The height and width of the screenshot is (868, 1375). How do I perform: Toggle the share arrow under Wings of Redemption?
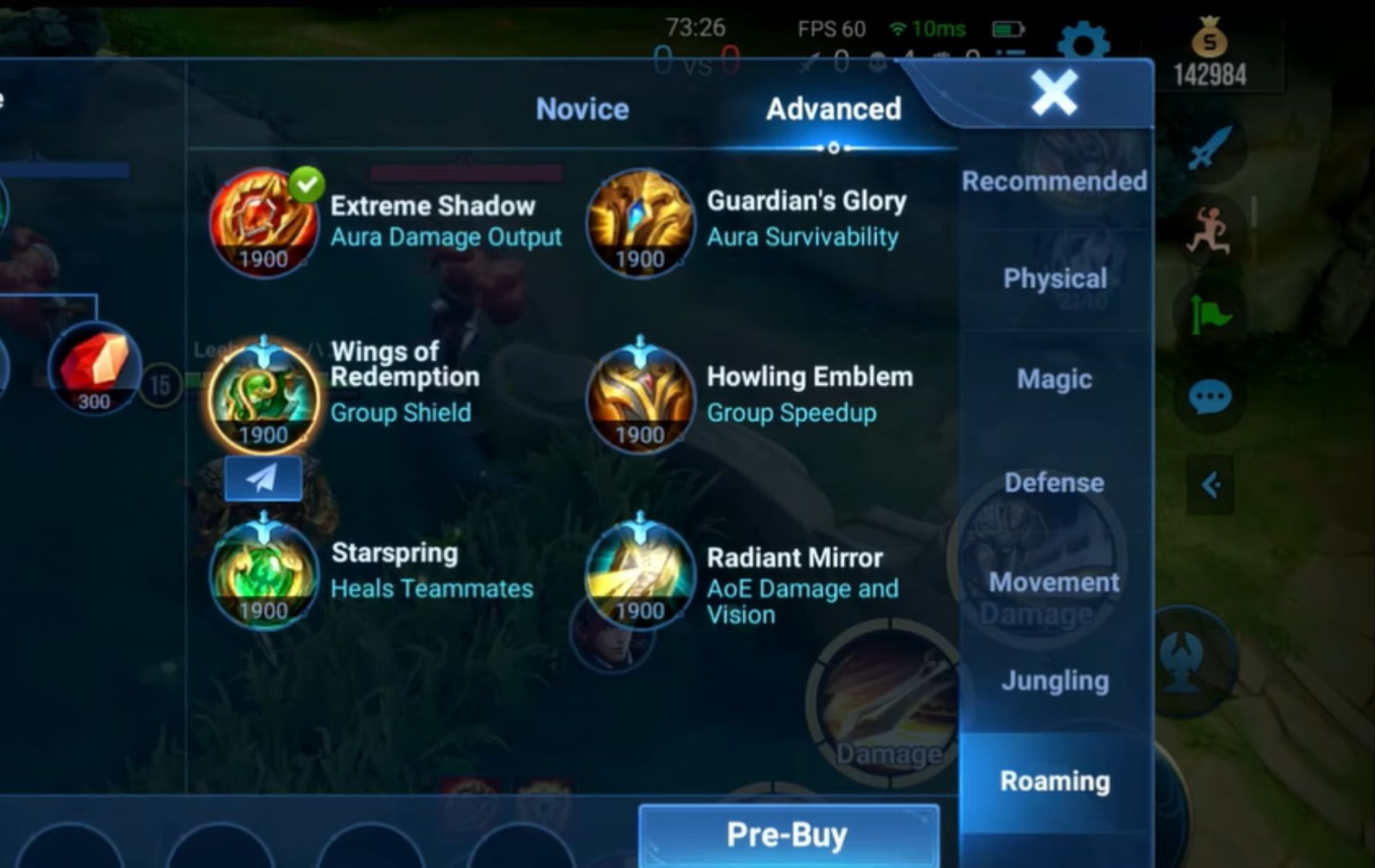click(x=262, y=479)
